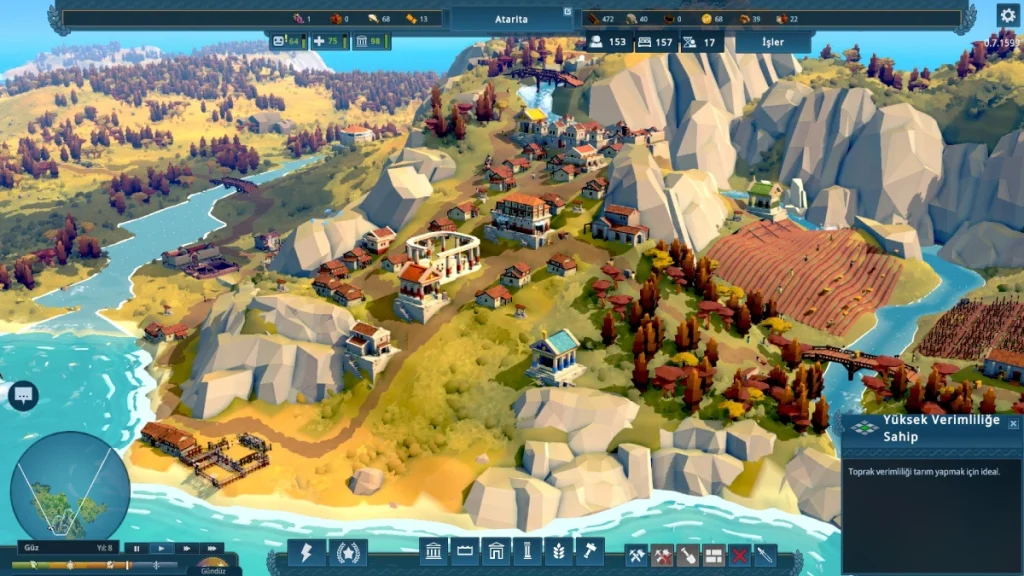1024x576 pixels.
Task: Switch to fast-forward speed
Action: (186, 548)
